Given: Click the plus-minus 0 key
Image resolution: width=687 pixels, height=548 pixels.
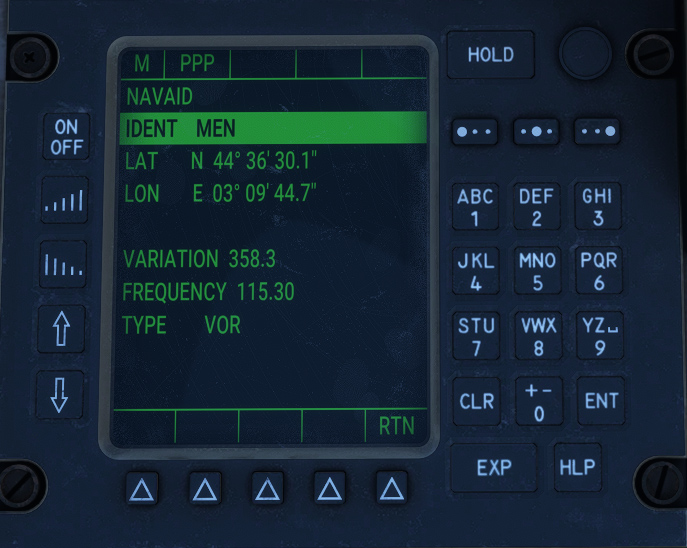Looking at the screenshot, I should click(x=537, y=401).
